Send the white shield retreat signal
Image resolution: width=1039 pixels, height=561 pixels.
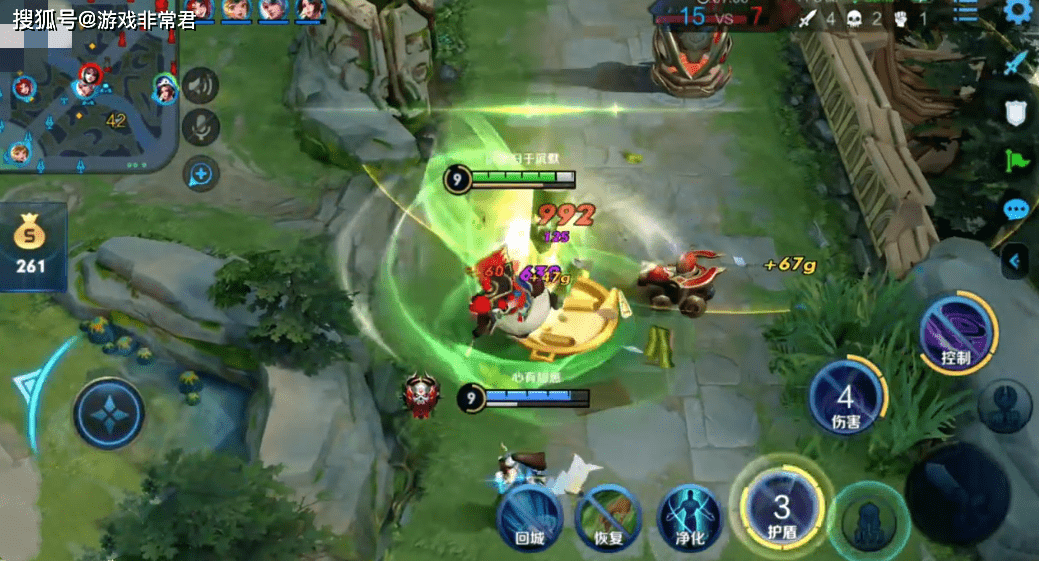coord(1016,112)
